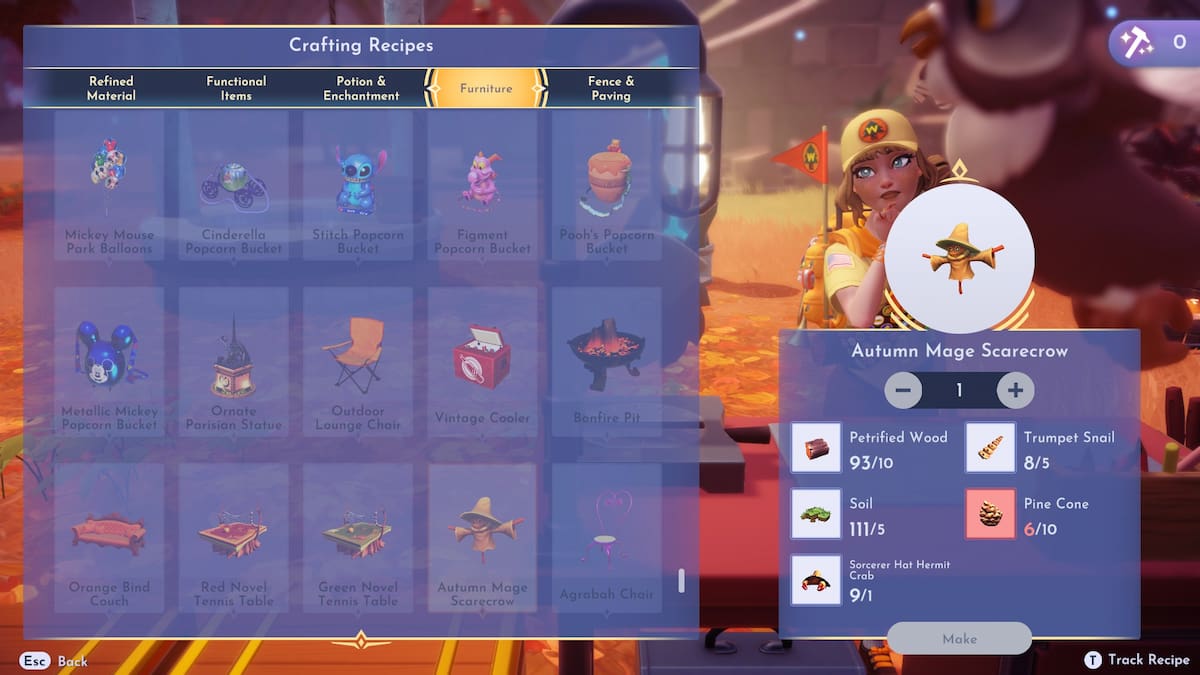The image size is (1200, 675).
Task: Open the Pooh's Popcorn Bucket recipe
Action: pos(607,185)
